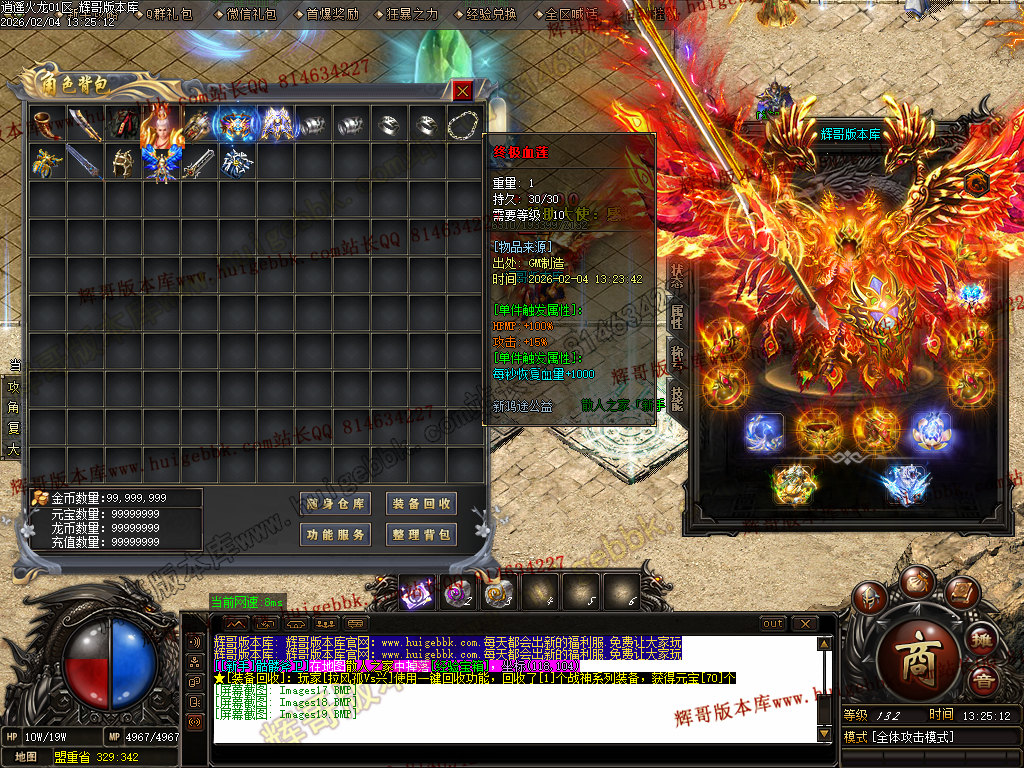Click the 'out' button above the chat
The height and width of the screenshot is (768, 1024).
click(773, 623)
